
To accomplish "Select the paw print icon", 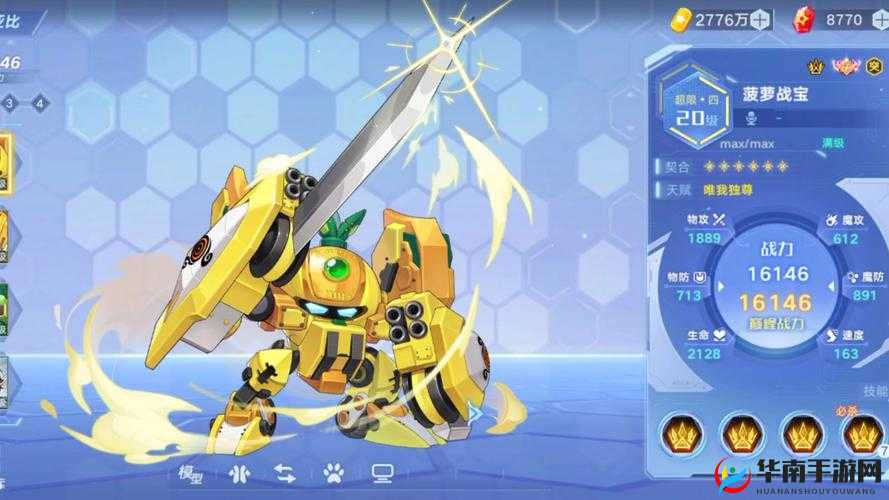I will (334, 472).
